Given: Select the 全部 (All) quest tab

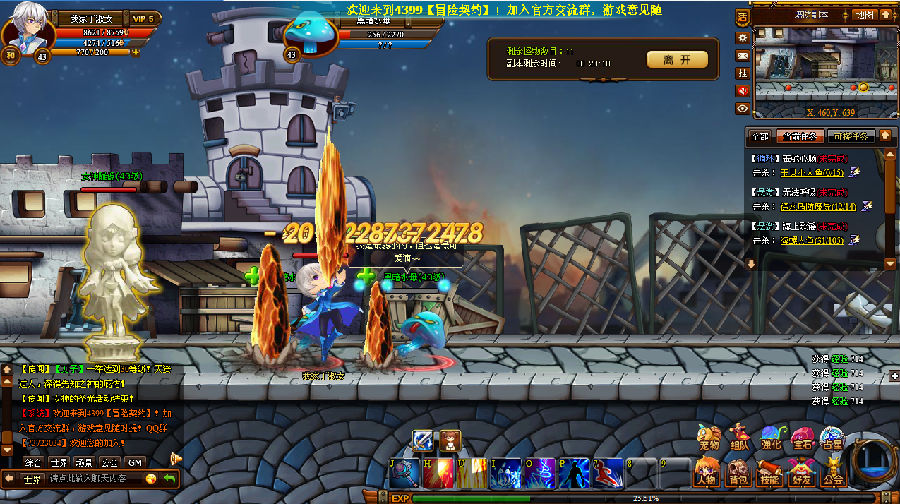Looking at the screenshot, I should pos(760,136).
